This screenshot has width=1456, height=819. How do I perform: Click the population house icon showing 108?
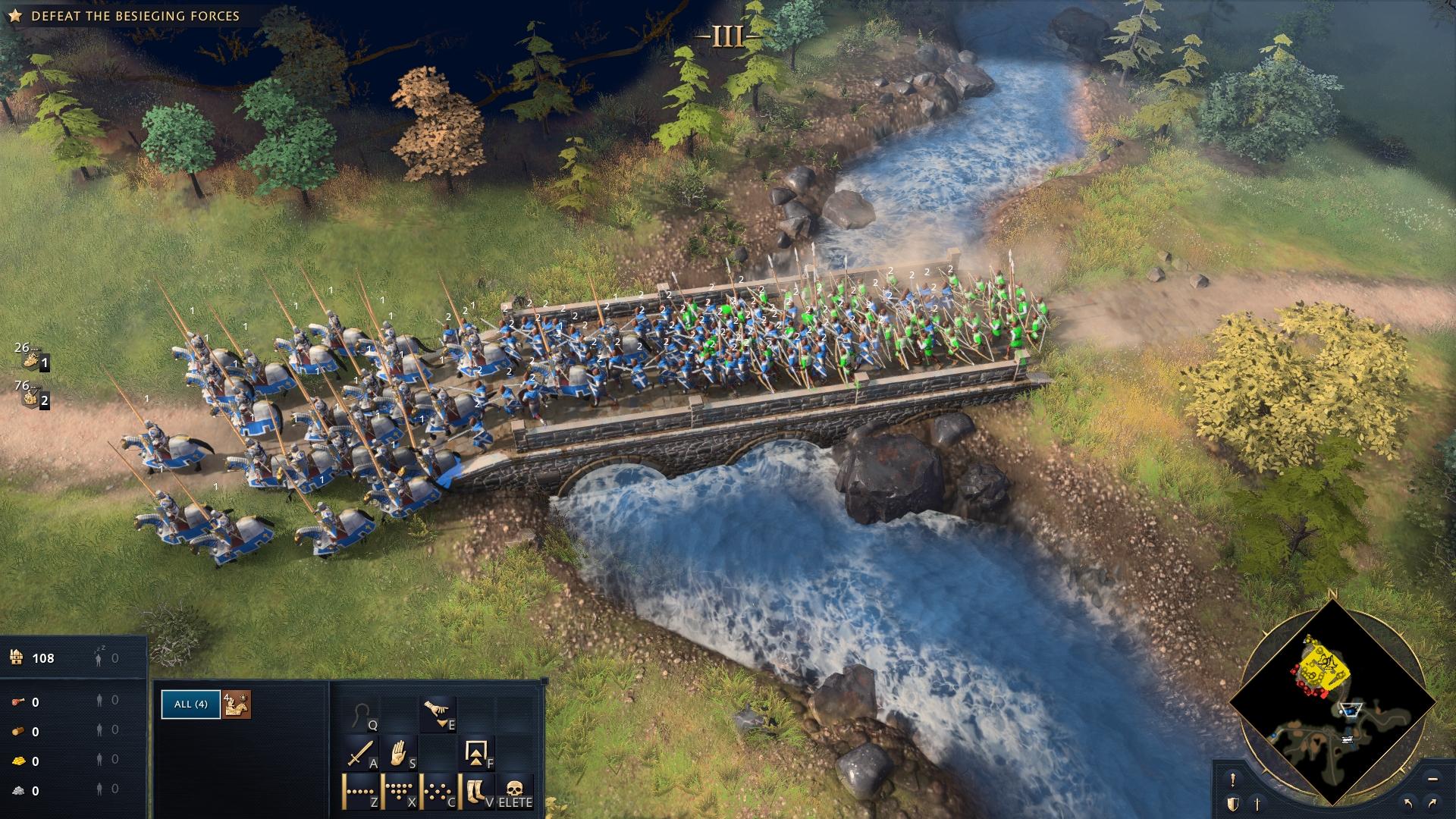click(x=17, y=659)
